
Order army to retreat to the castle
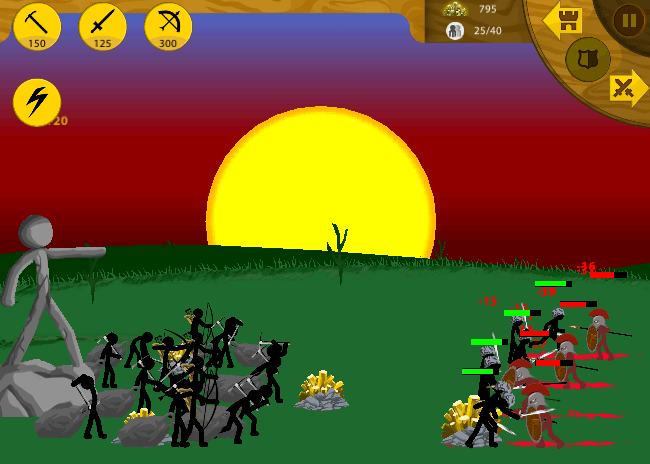click(x=564, y=19)
